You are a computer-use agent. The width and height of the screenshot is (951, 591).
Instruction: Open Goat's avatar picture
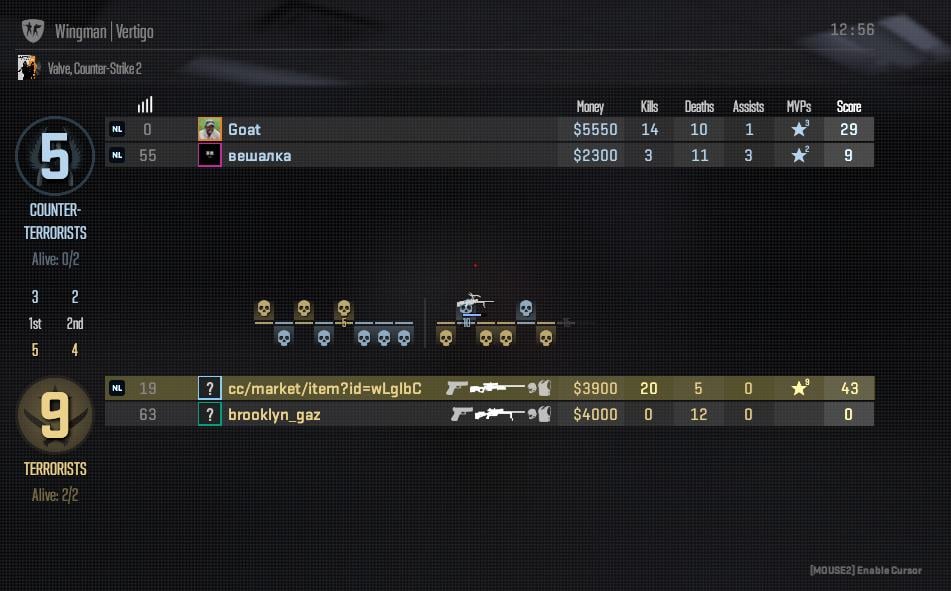209,129
